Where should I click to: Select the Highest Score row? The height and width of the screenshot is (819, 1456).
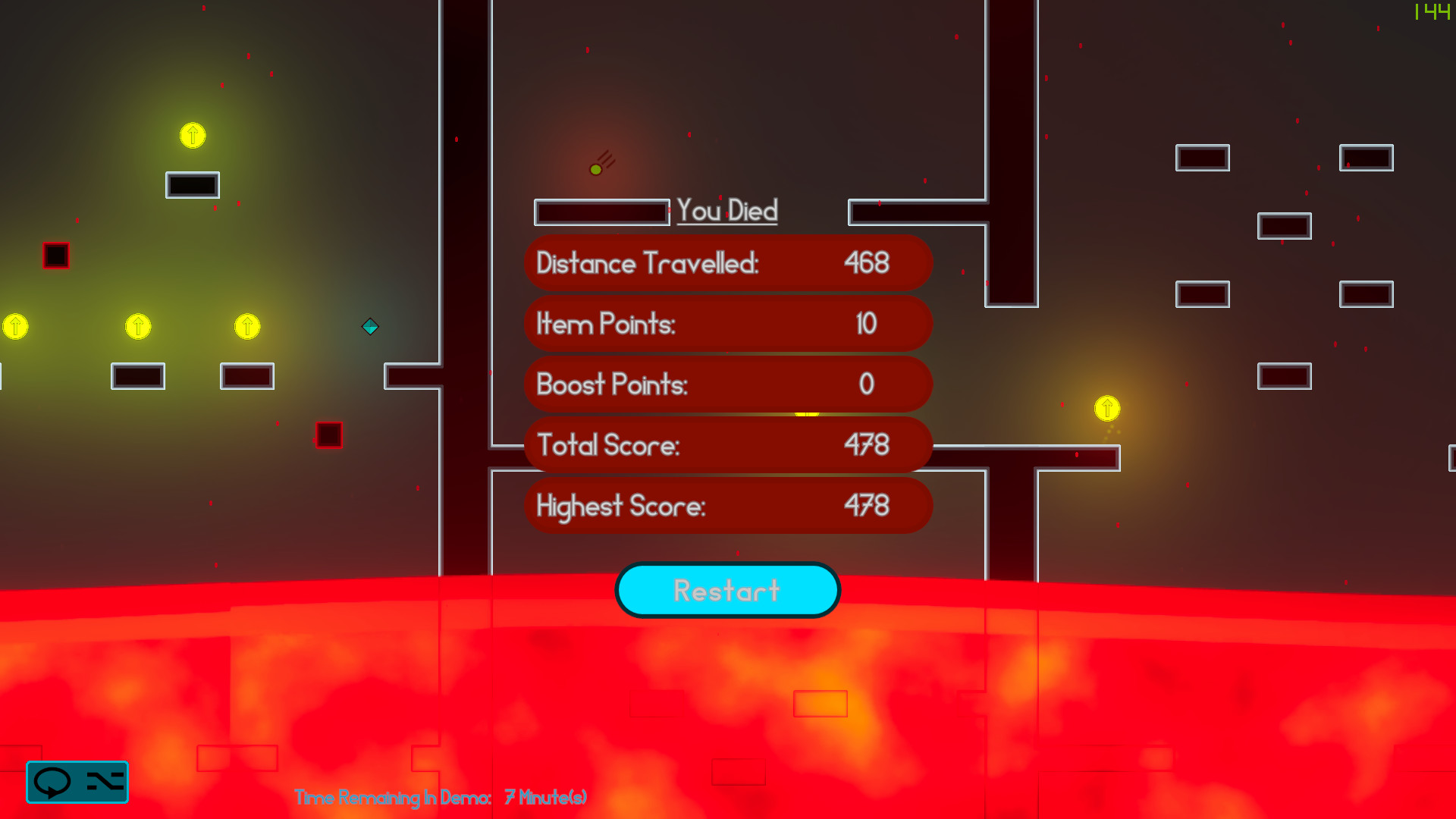727,506
